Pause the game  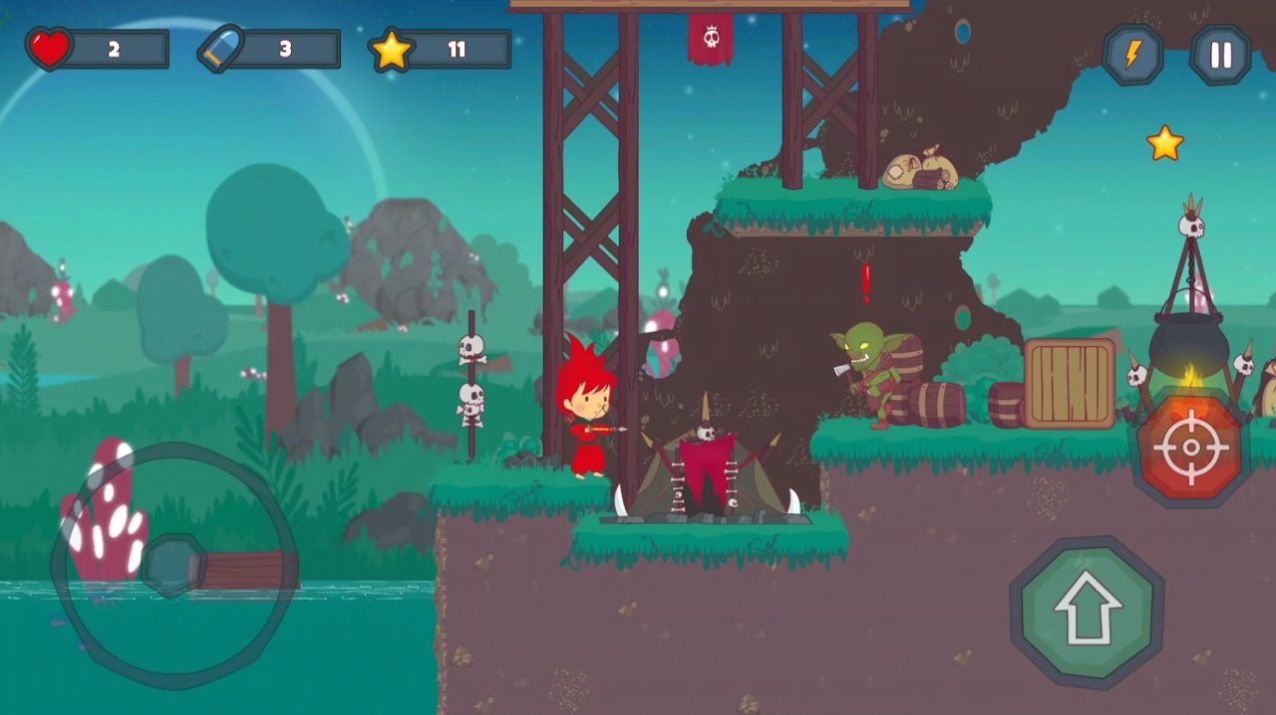click(x=1220, y=55)
